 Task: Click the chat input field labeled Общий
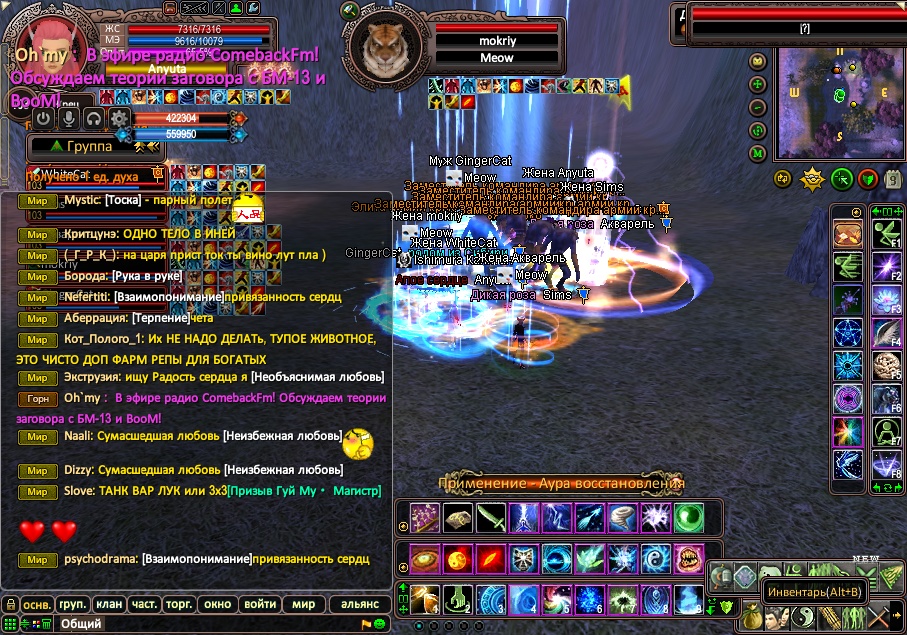click(200, 623)
